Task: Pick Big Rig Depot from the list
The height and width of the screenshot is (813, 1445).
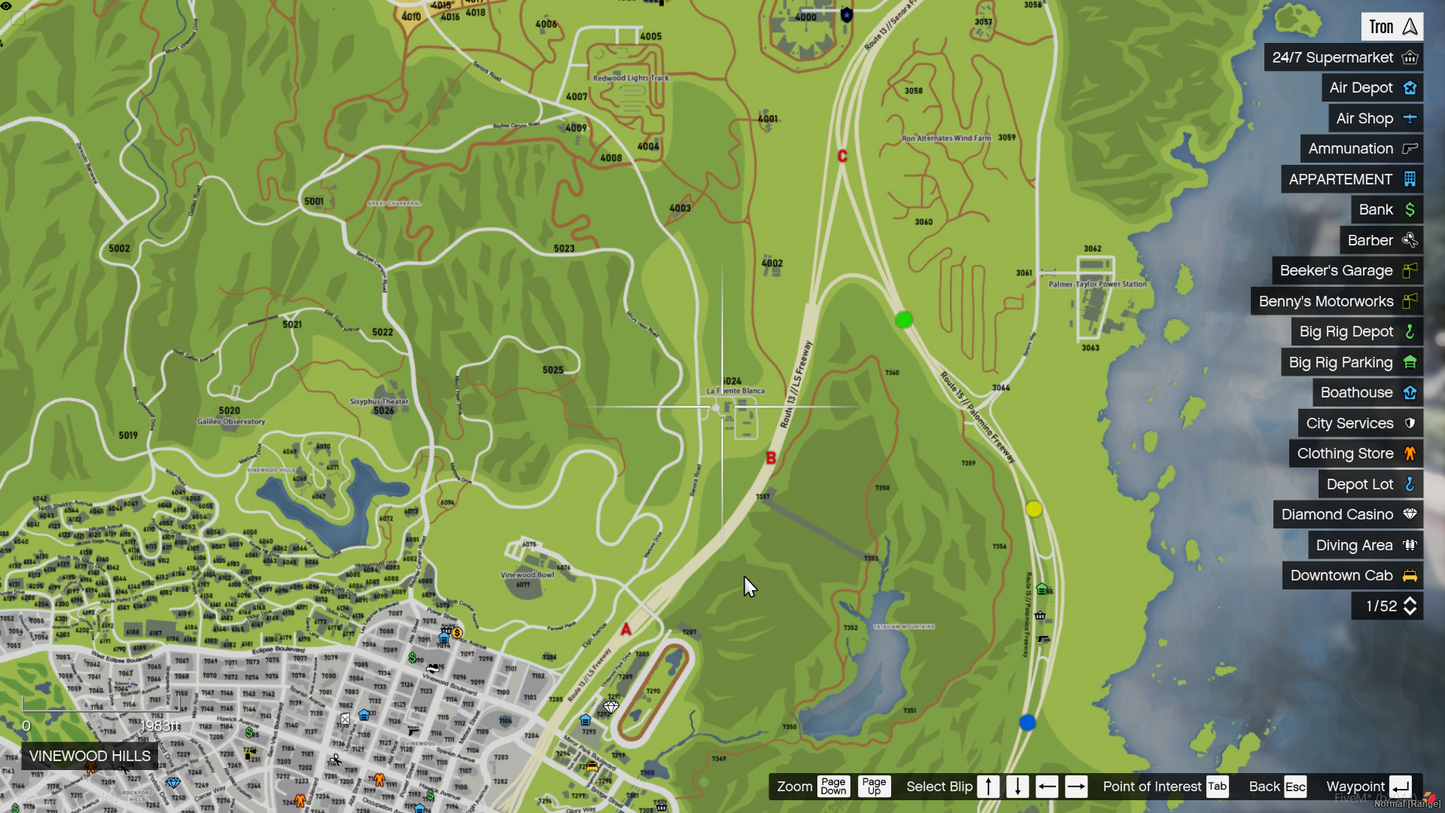Action: click(1356, 332)
